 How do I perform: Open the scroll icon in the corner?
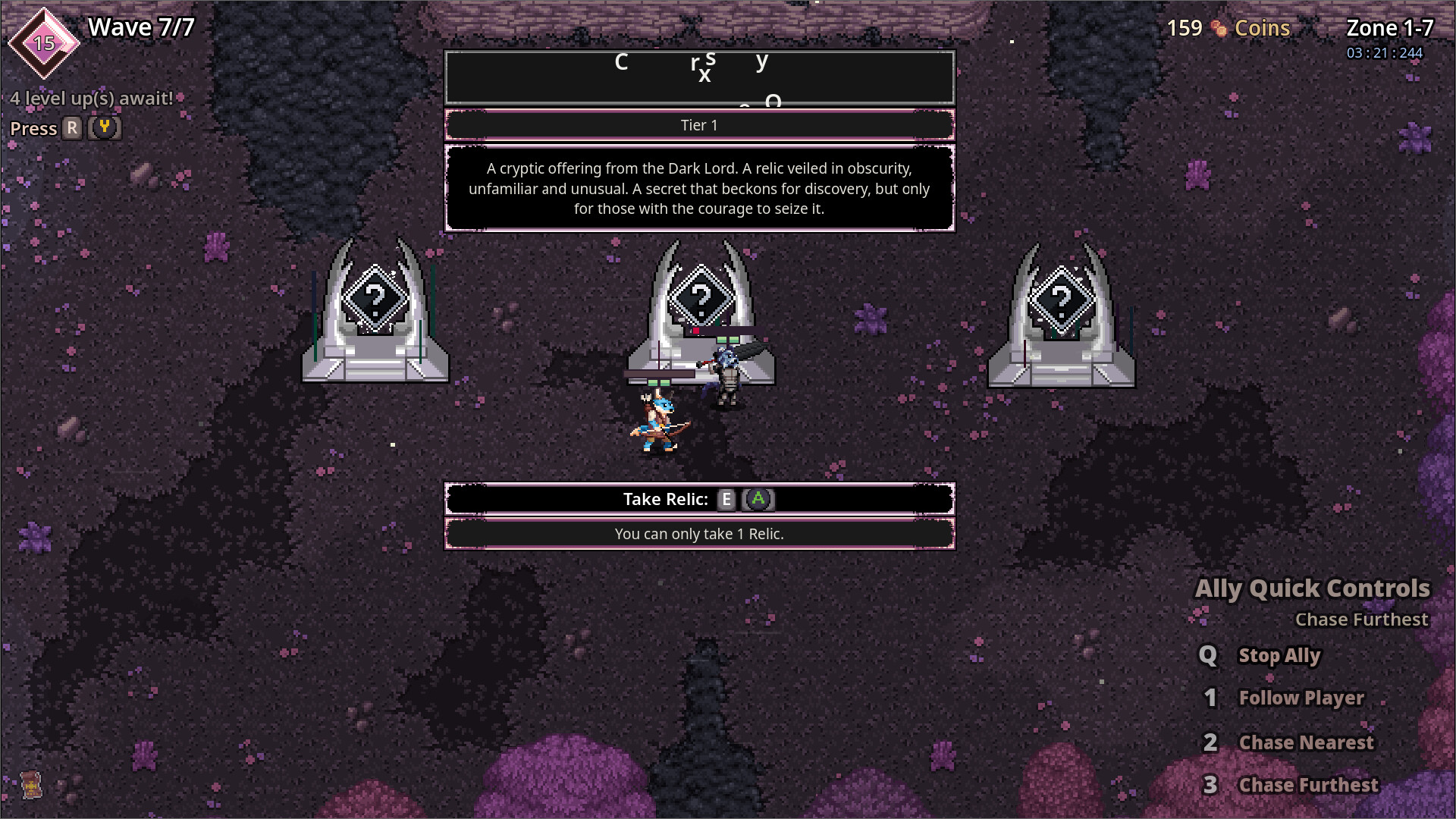click(30, 785)
